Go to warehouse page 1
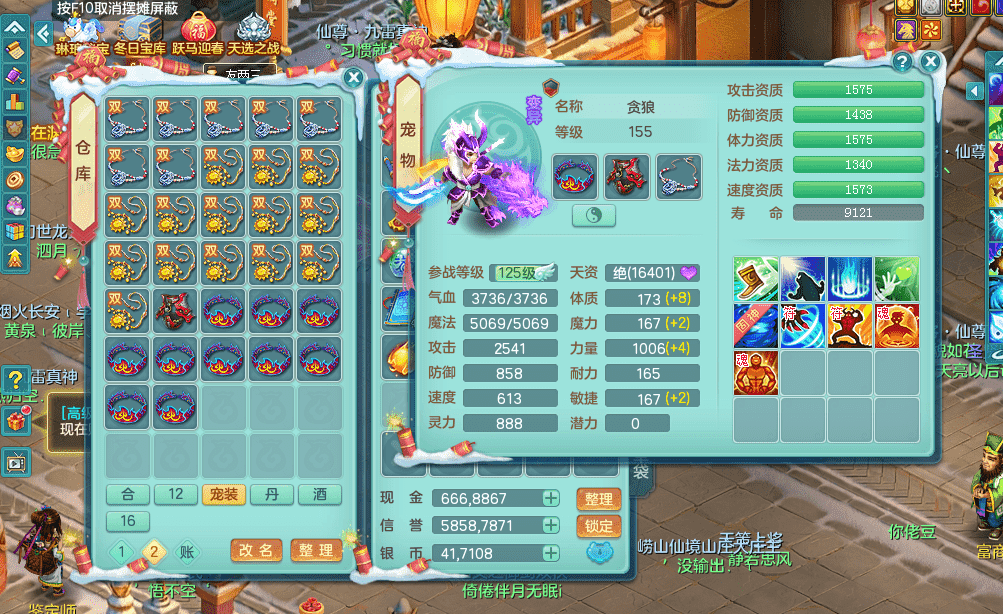Image resolution: width=1003 pixels, height=614 pixels. pyautogui.click(x=122, y=552)
